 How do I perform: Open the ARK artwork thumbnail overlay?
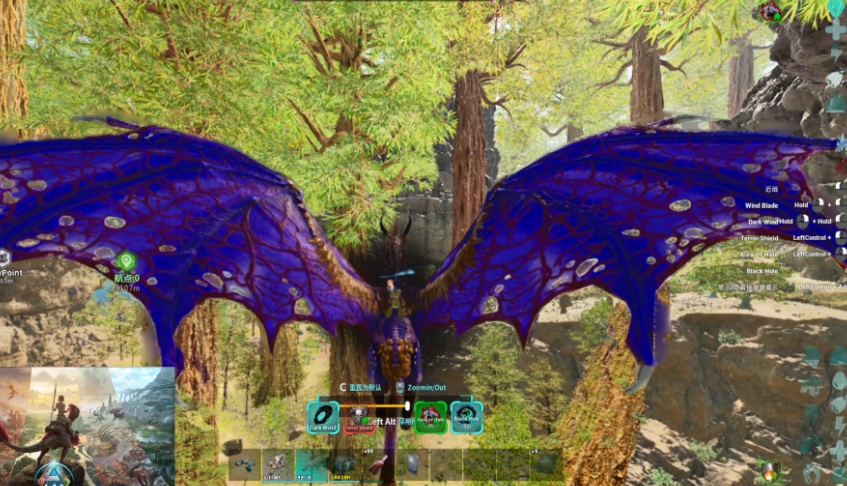pos(87,426)
